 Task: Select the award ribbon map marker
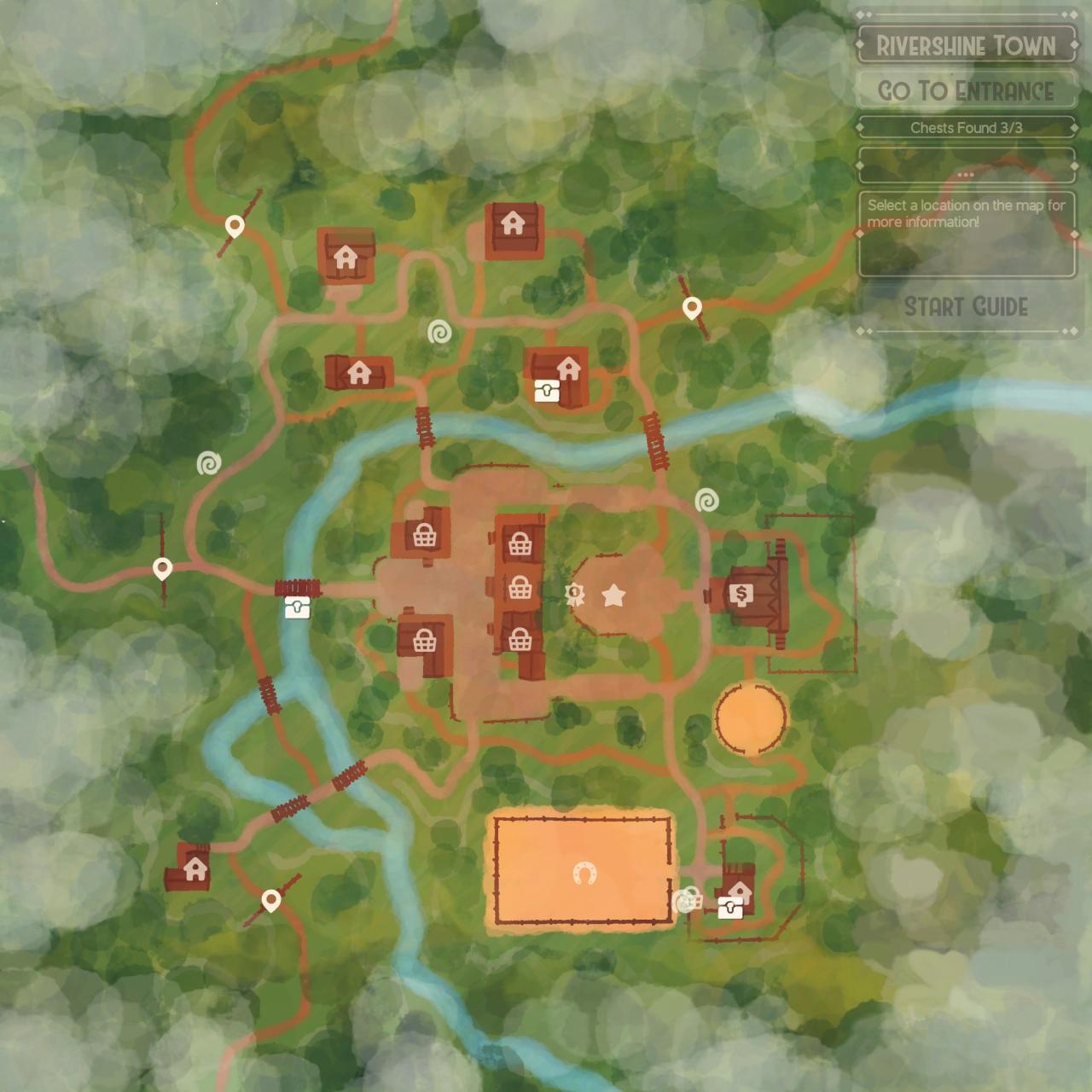[576, 594]
